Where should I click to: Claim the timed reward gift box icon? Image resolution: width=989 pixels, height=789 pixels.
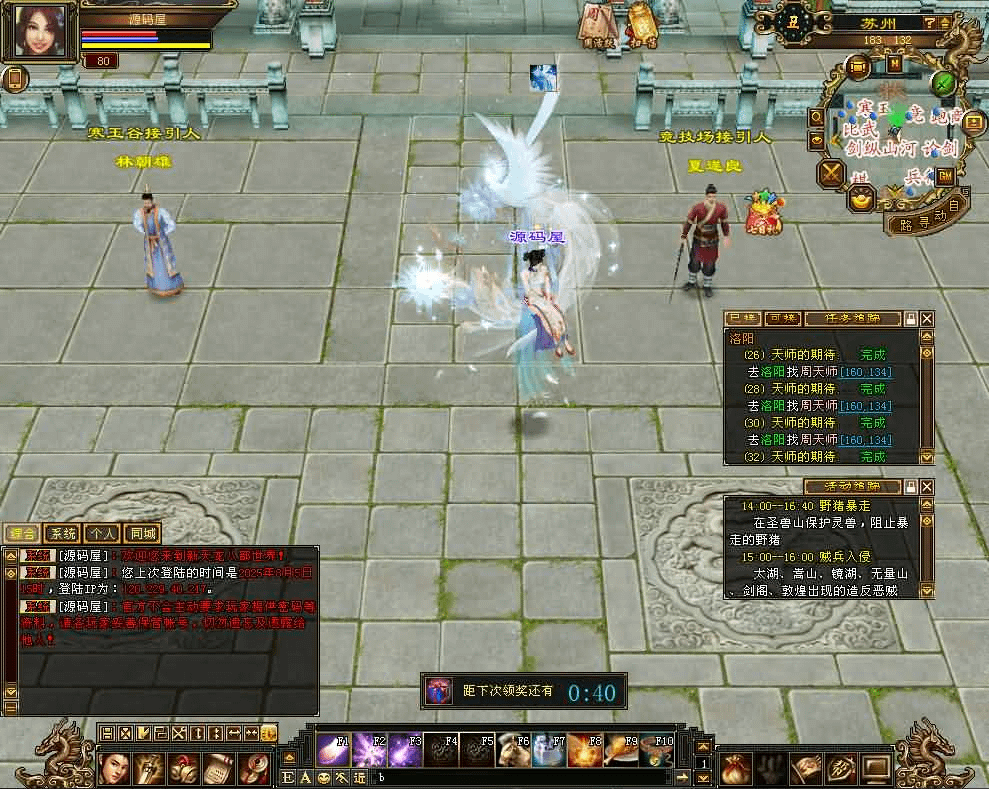[x=438, y=691]
